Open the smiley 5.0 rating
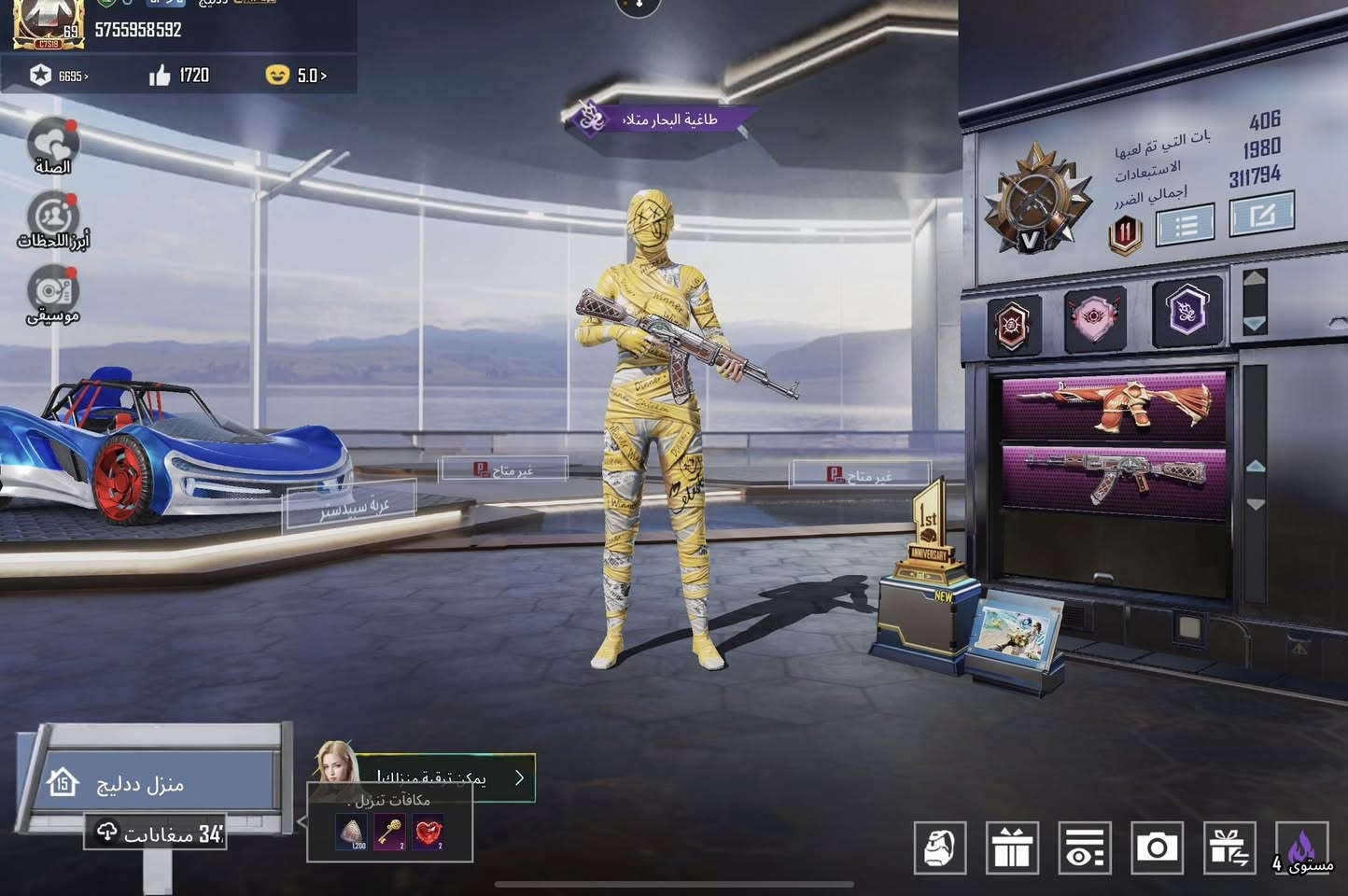 coord(296,75)
